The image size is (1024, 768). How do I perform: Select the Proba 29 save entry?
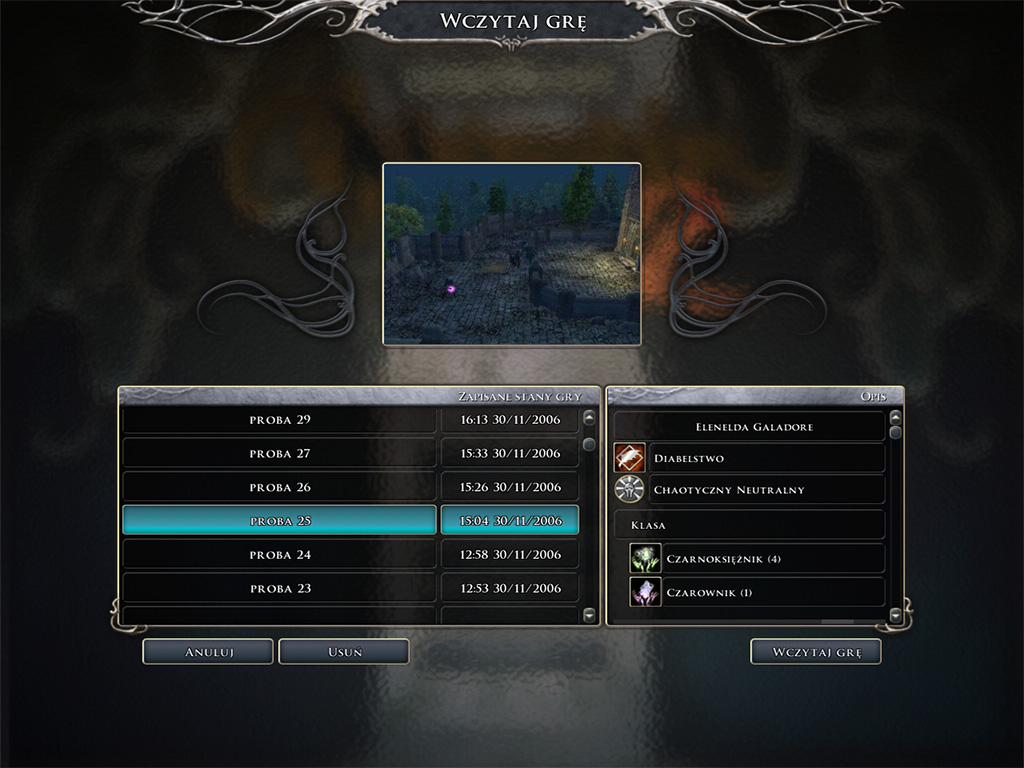pos(280,420)
